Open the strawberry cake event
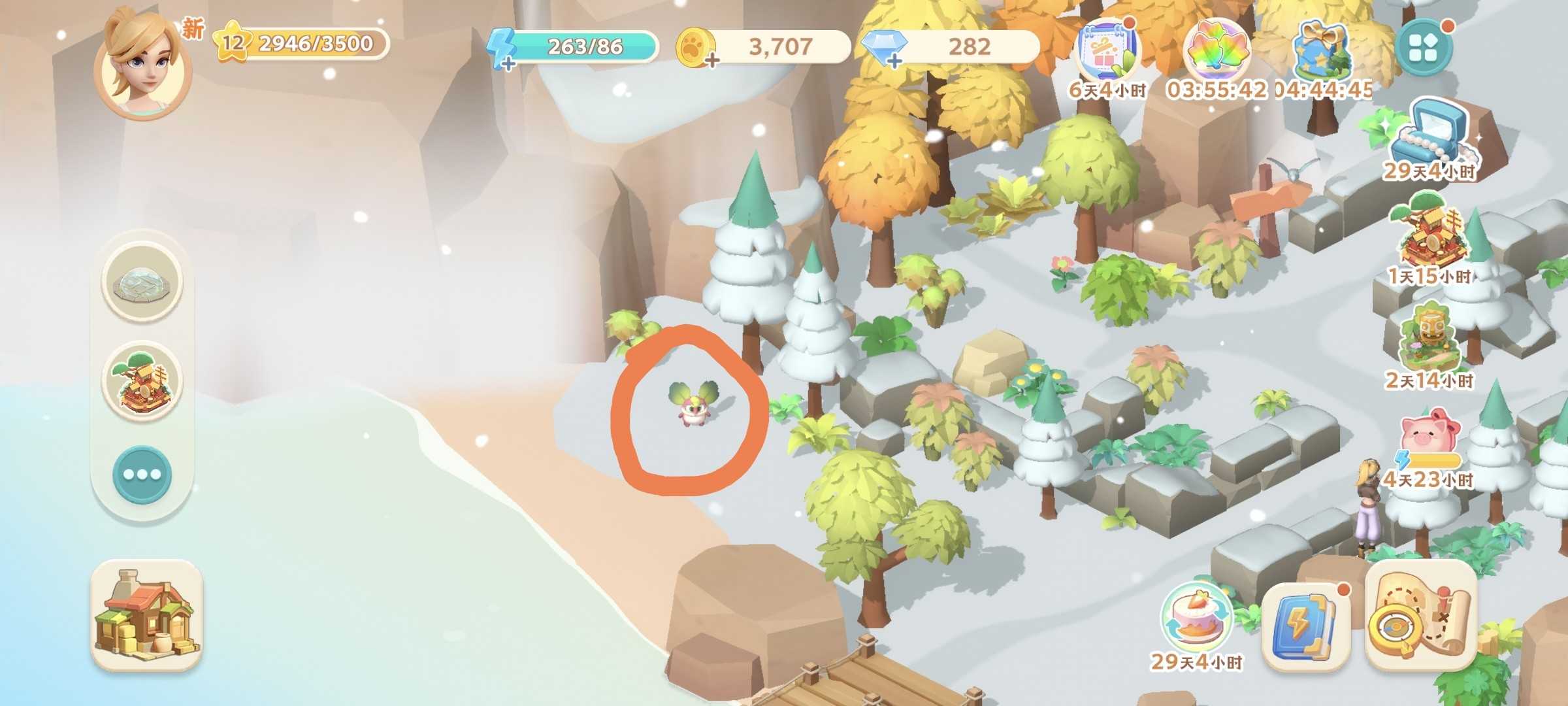The height and width of the screenshot is (706, 1568). pos(1196,618)
